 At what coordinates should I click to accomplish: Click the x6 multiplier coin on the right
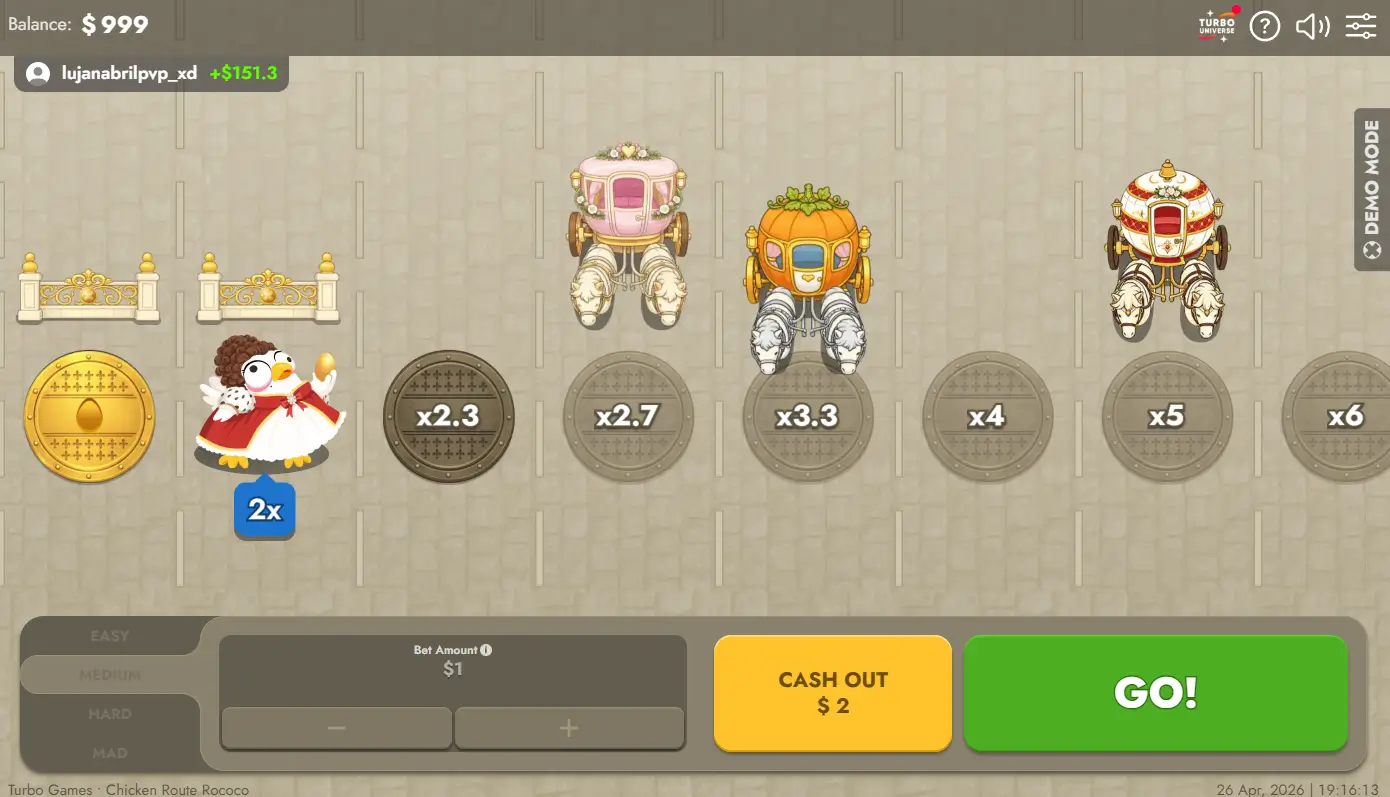1345,416
